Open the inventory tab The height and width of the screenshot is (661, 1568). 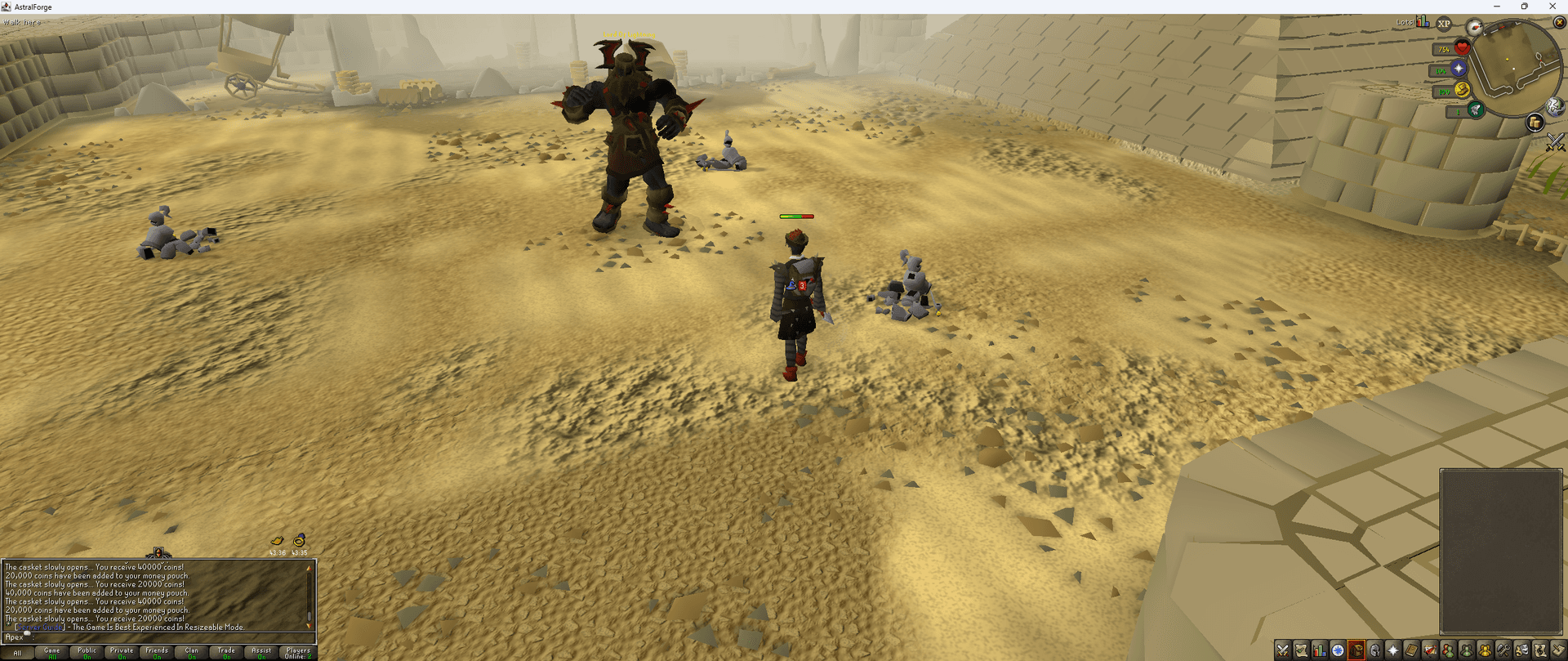[1357, 650]
